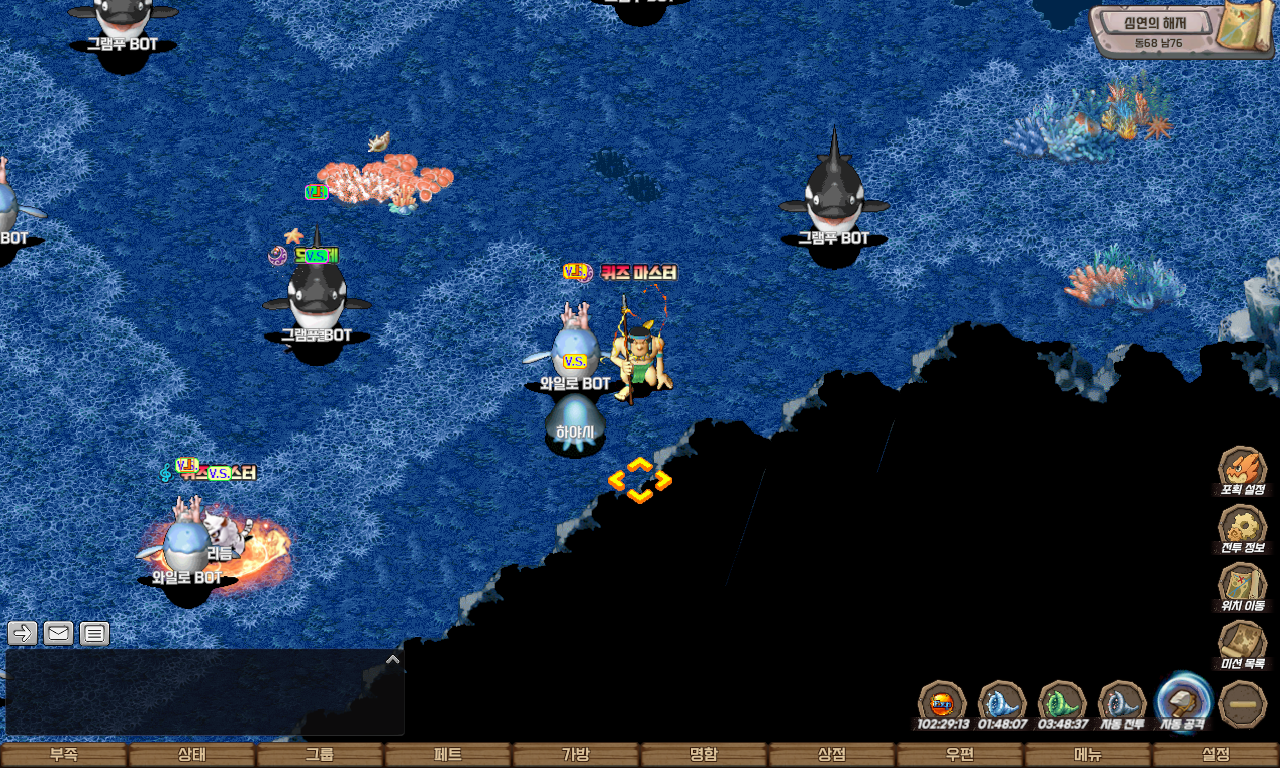Open the 미션 목록 mission list scroll
Screen dimensions: 1280x768
point(1243,643)
